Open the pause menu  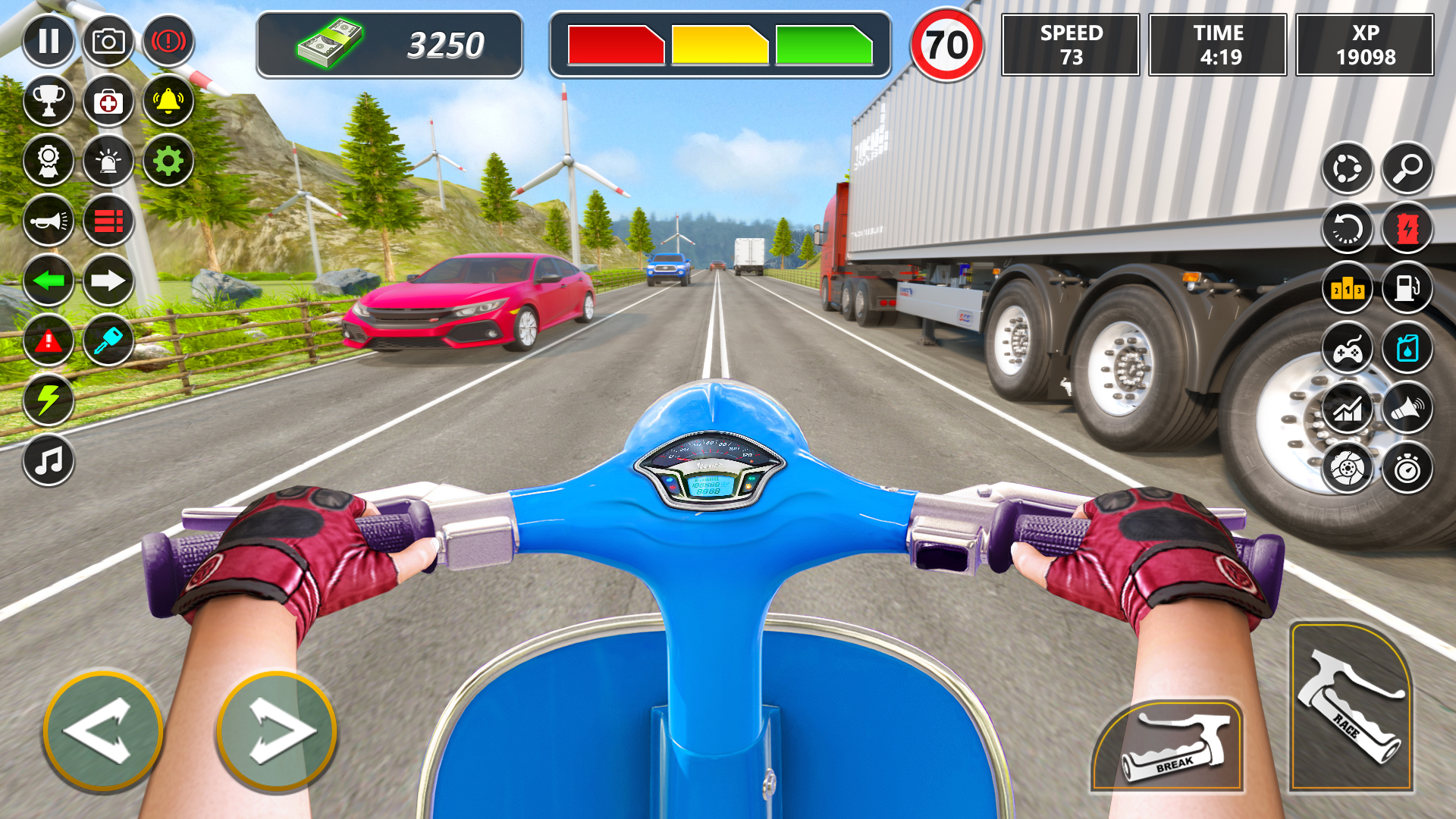click(x=49, y=41)
